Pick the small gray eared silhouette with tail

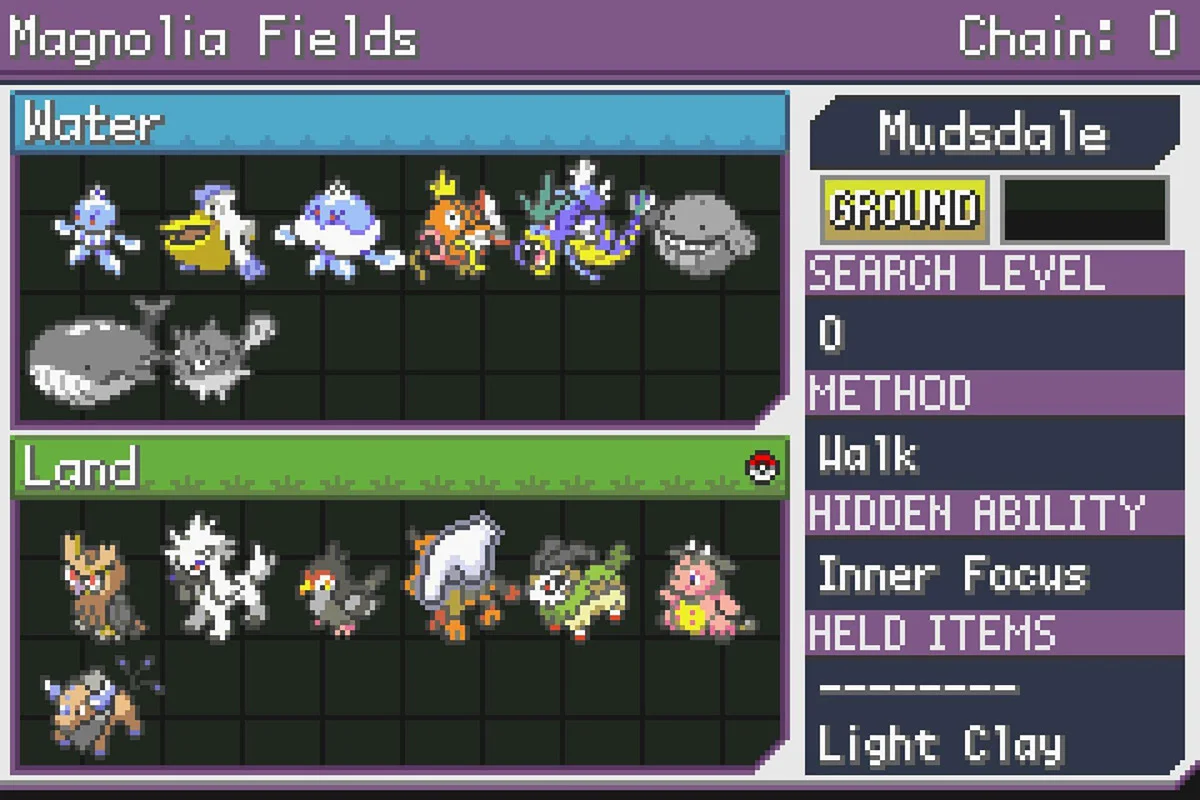coord(216,355)
